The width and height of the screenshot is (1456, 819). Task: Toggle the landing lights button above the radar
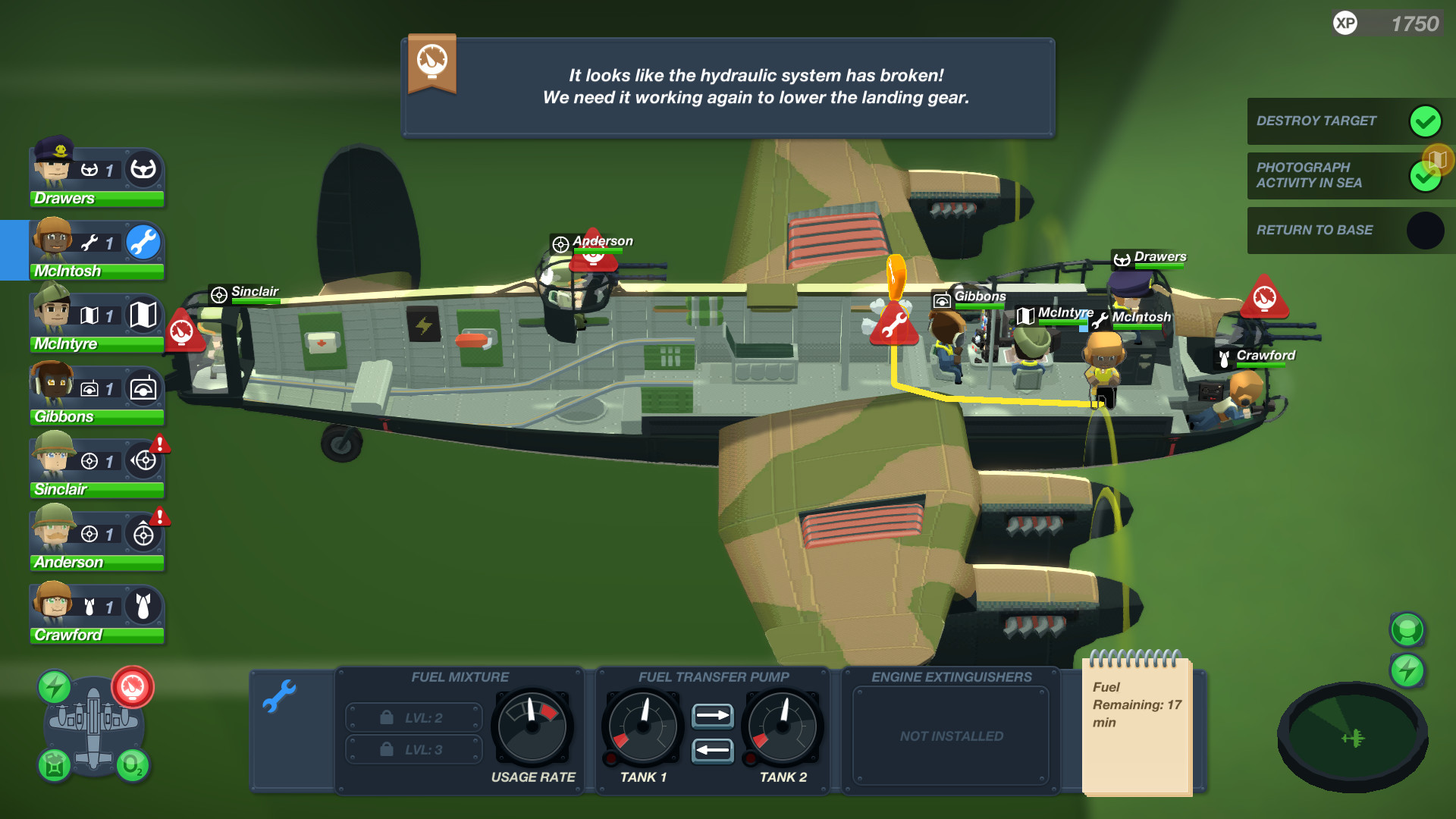point(1407,629)
